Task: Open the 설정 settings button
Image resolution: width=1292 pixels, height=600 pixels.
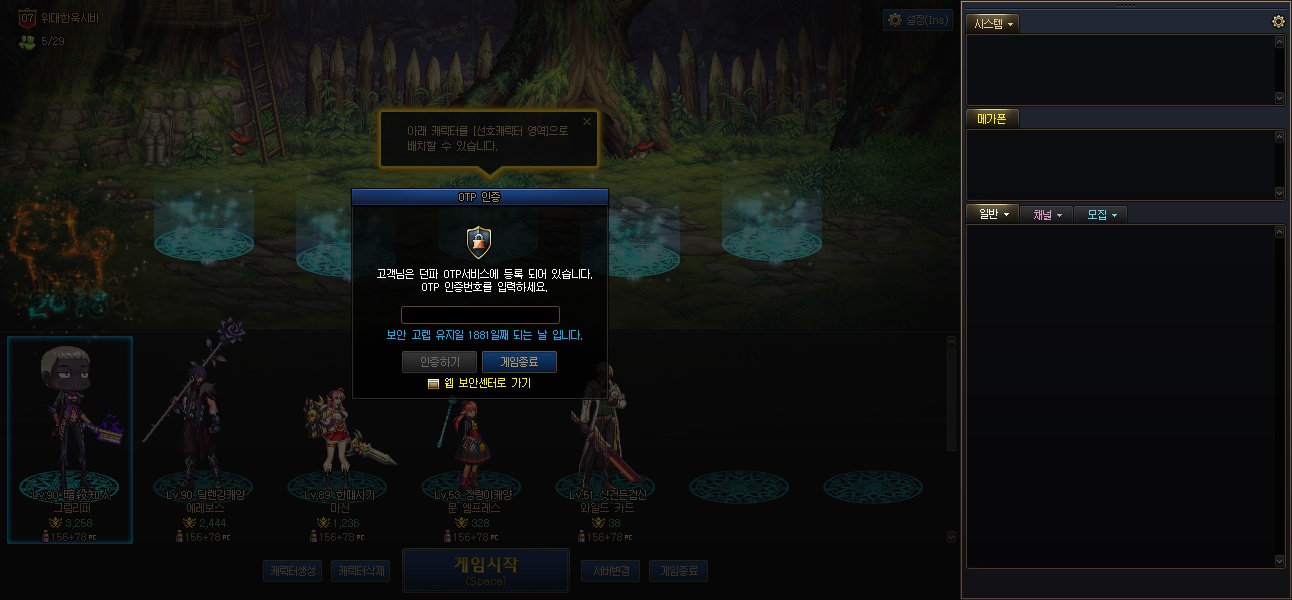Action: (916, 20)
